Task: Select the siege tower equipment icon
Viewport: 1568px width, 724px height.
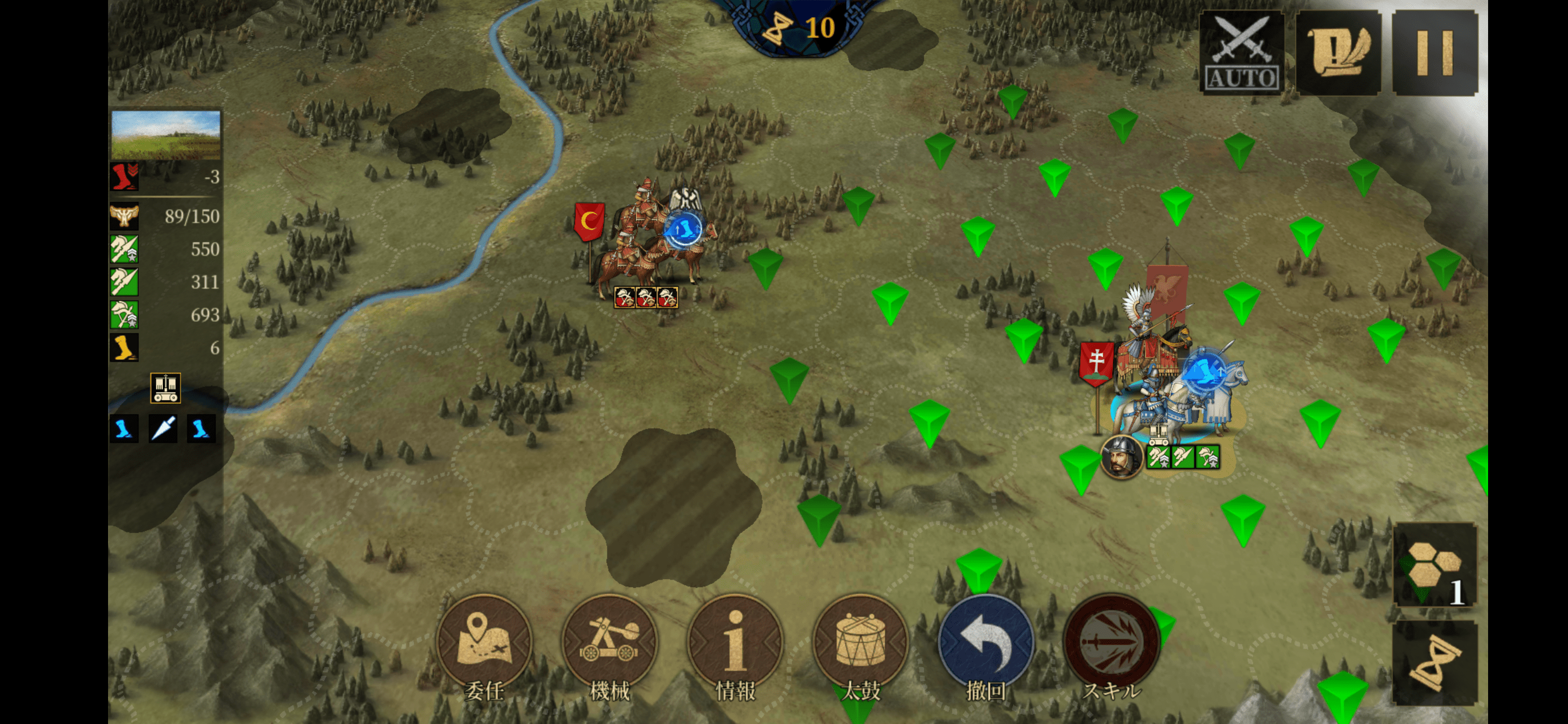Action: click(x=165, y=388)
